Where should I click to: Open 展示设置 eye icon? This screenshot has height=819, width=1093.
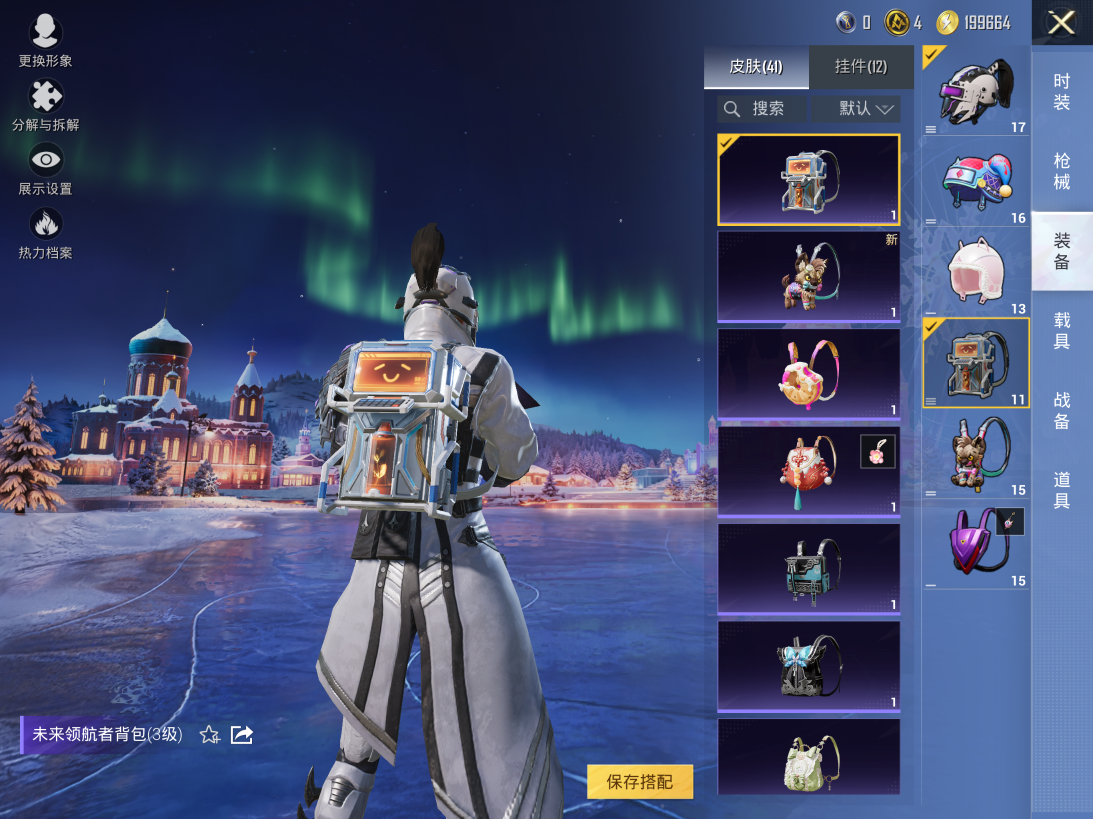tap(45, 170)
